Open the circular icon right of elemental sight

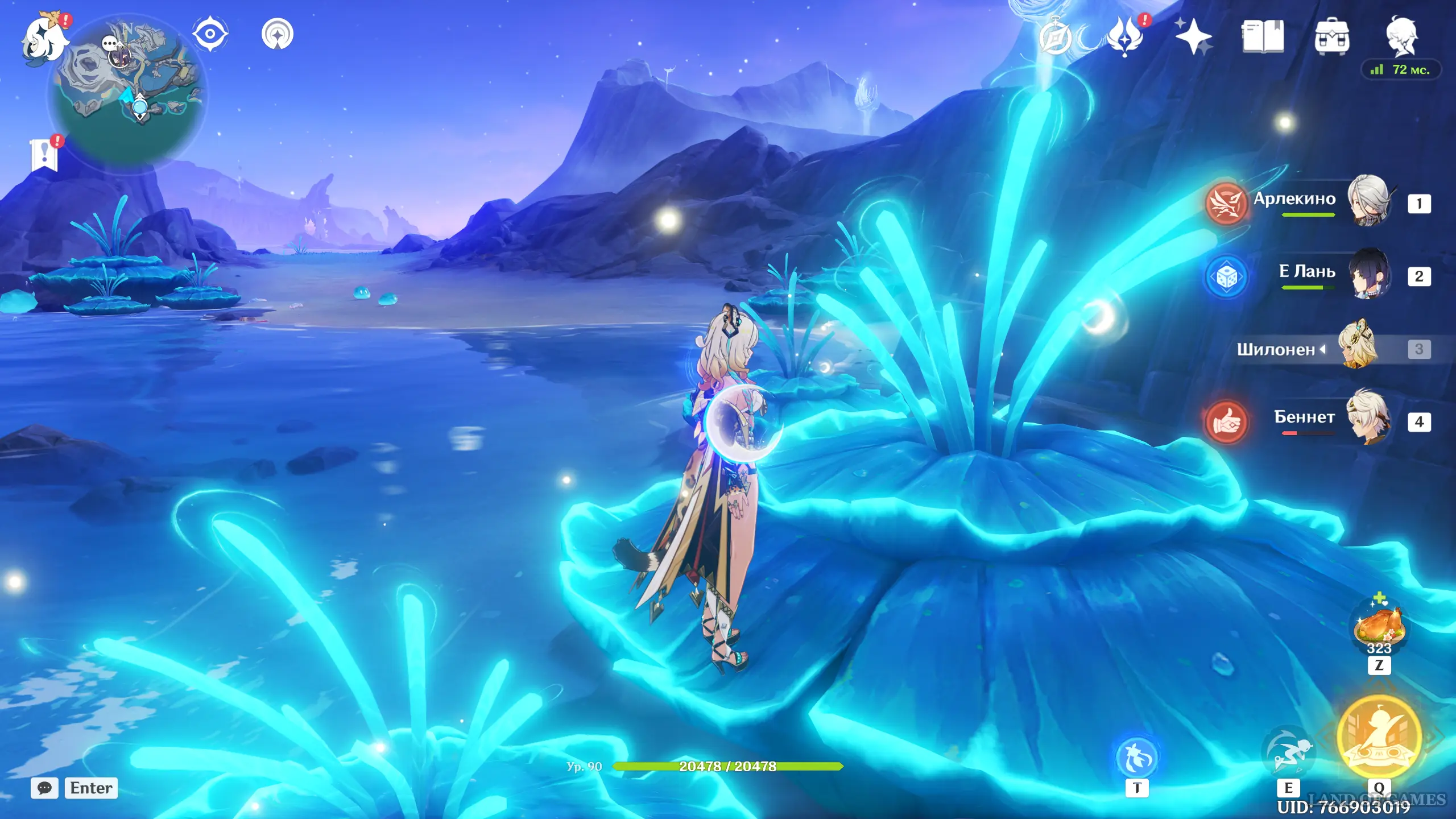(278, 34)
